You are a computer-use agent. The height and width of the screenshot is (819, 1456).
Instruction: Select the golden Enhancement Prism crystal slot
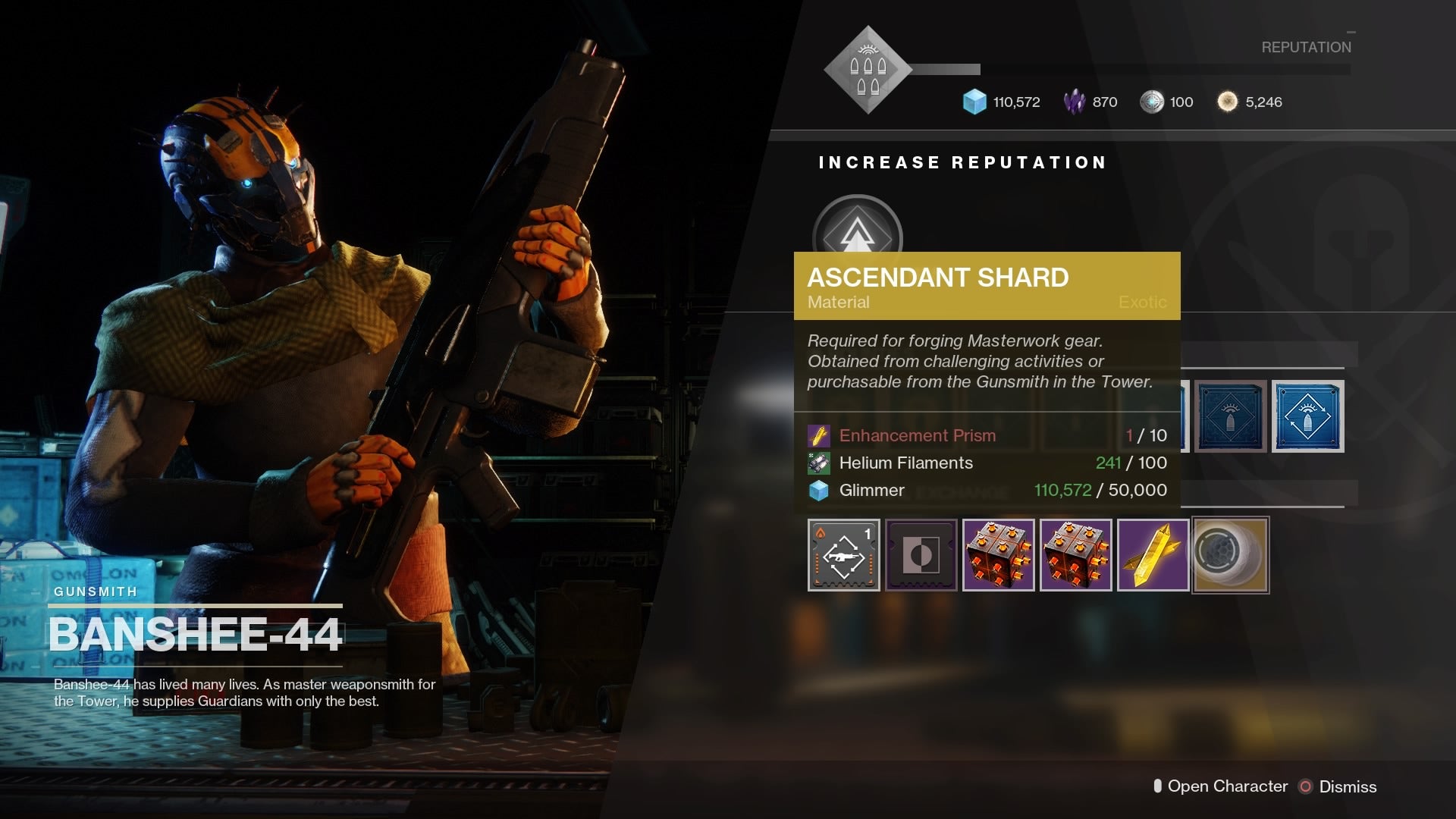pos(1153,555)
